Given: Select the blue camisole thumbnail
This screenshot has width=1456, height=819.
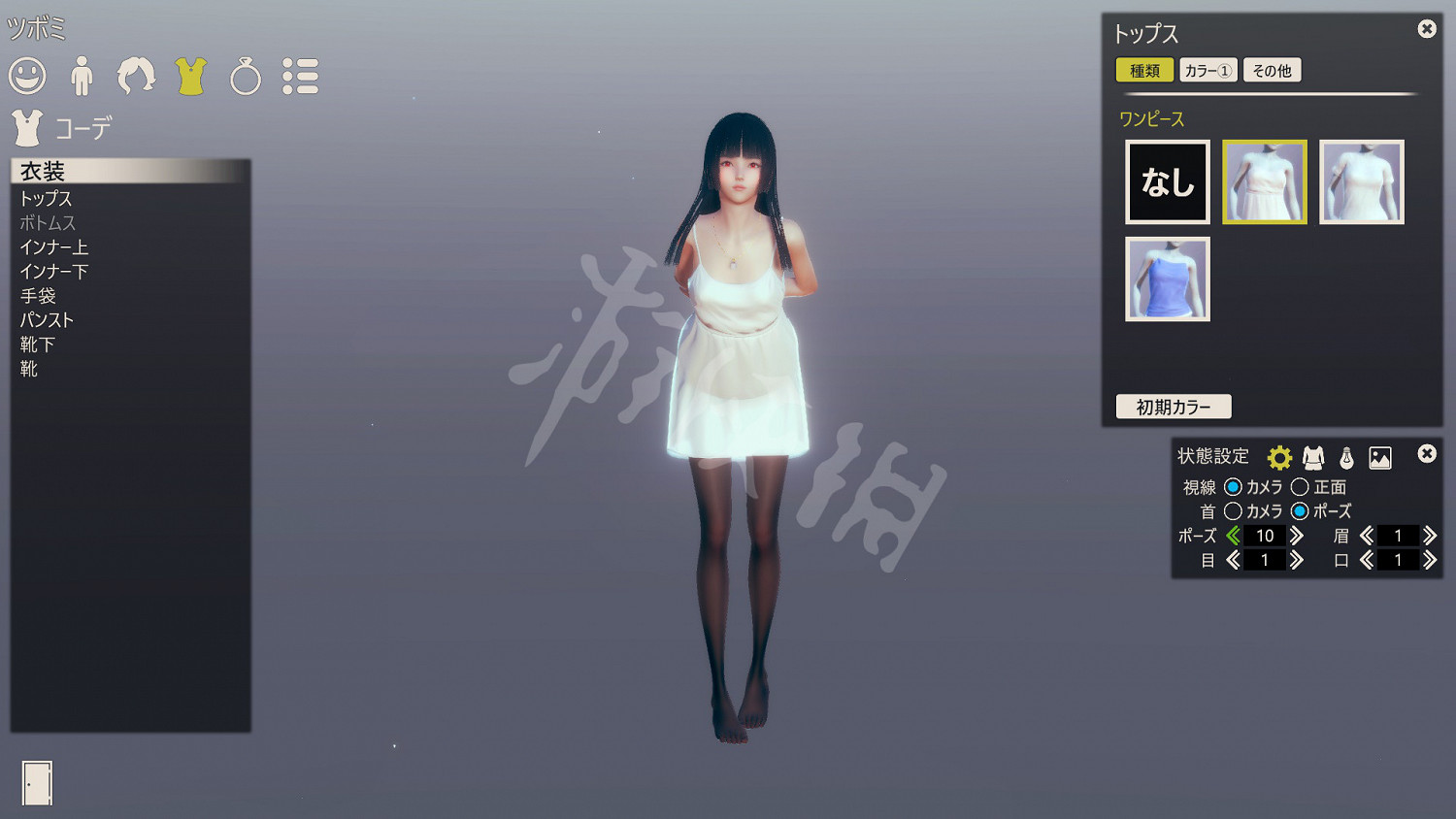Looking at the screenshot, I should 1167,279.
